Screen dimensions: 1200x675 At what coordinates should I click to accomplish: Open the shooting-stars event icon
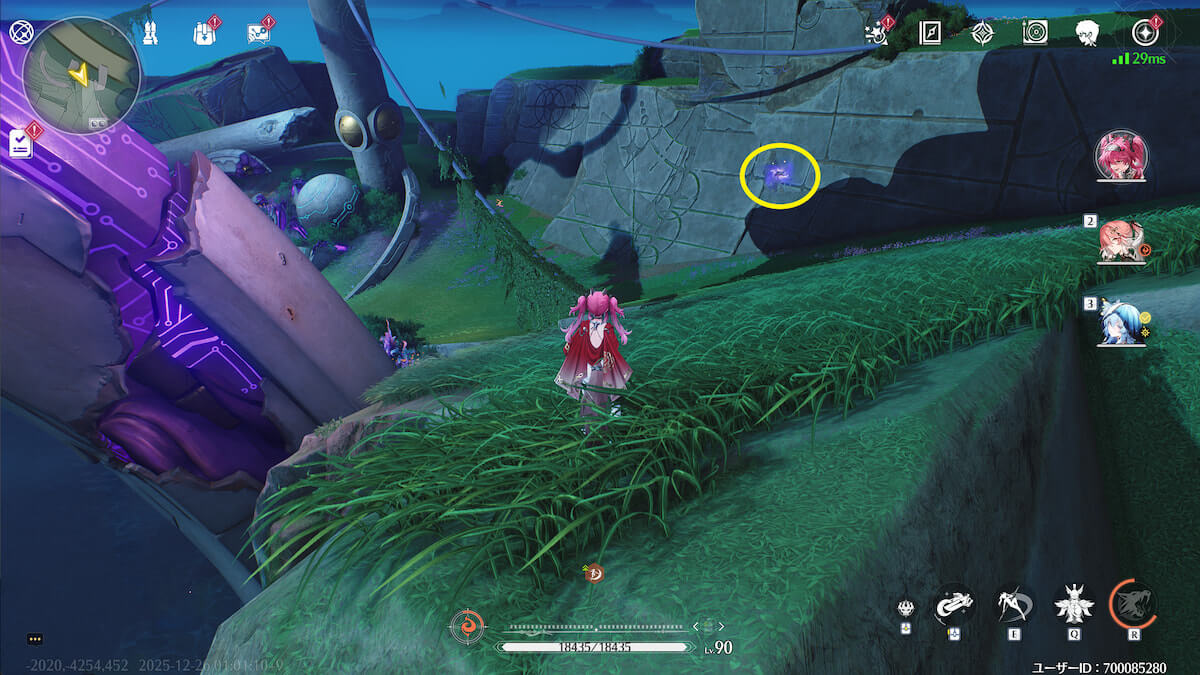pyautogui.click(x=877, y=33)
